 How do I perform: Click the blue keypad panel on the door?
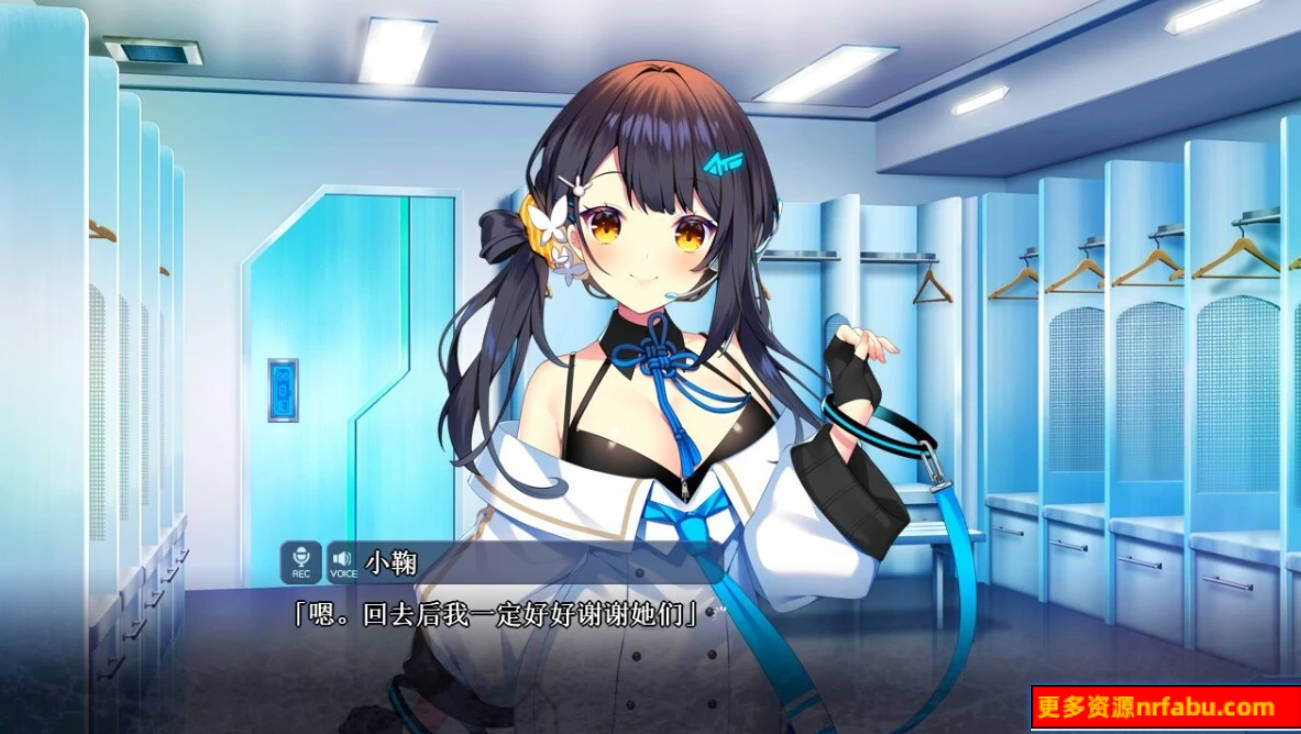[282, 389]
